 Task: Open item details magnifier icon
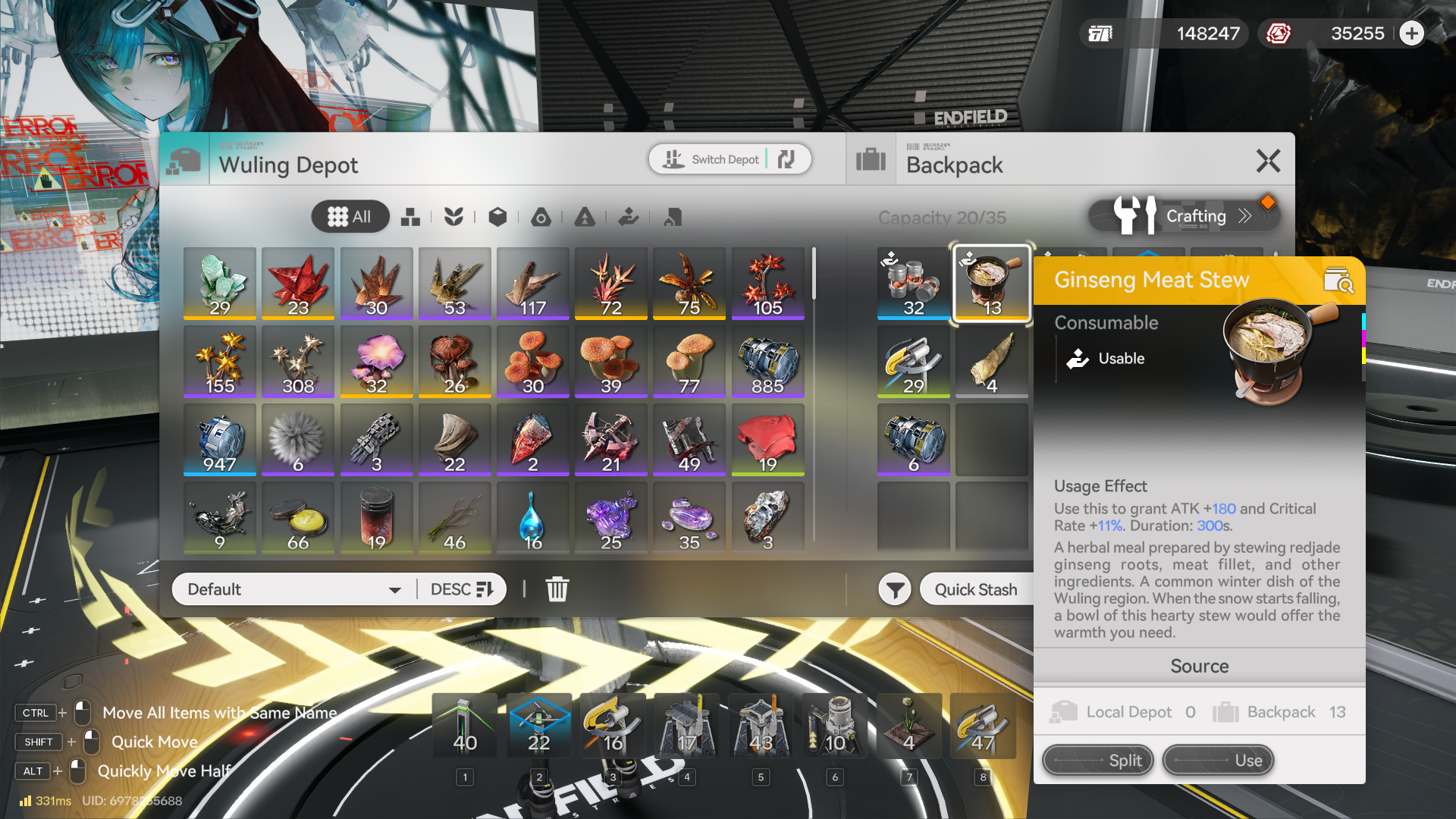coord(1338,281)
